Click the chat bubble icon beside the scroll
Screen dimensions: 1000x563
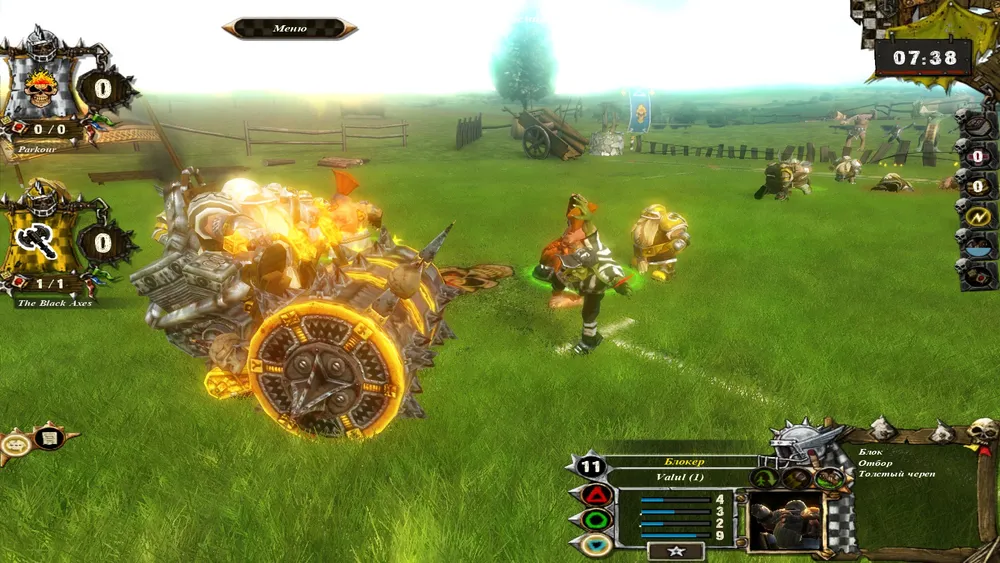click(x=16, y=444)
